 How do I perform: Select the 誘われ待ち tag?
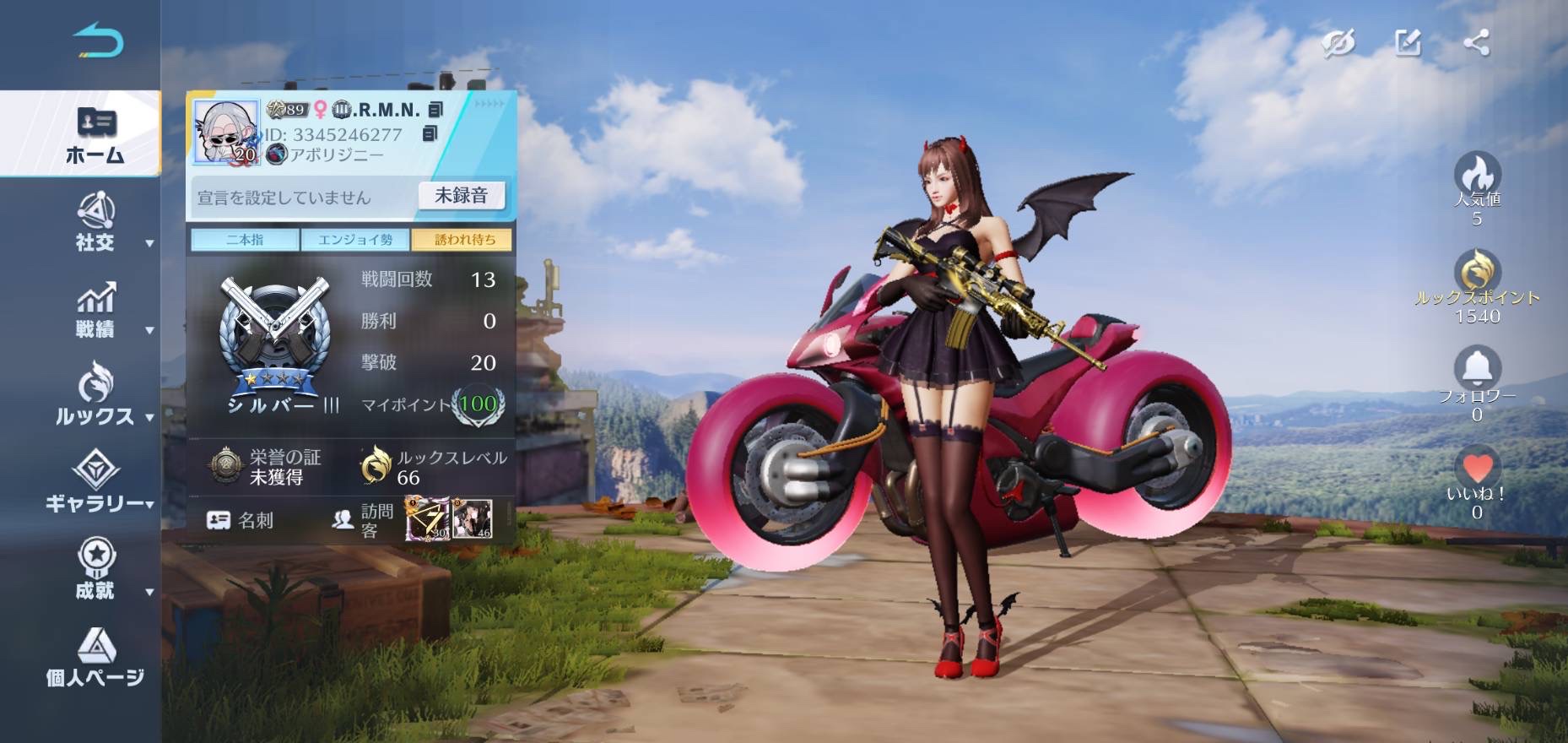click(464, 240)
